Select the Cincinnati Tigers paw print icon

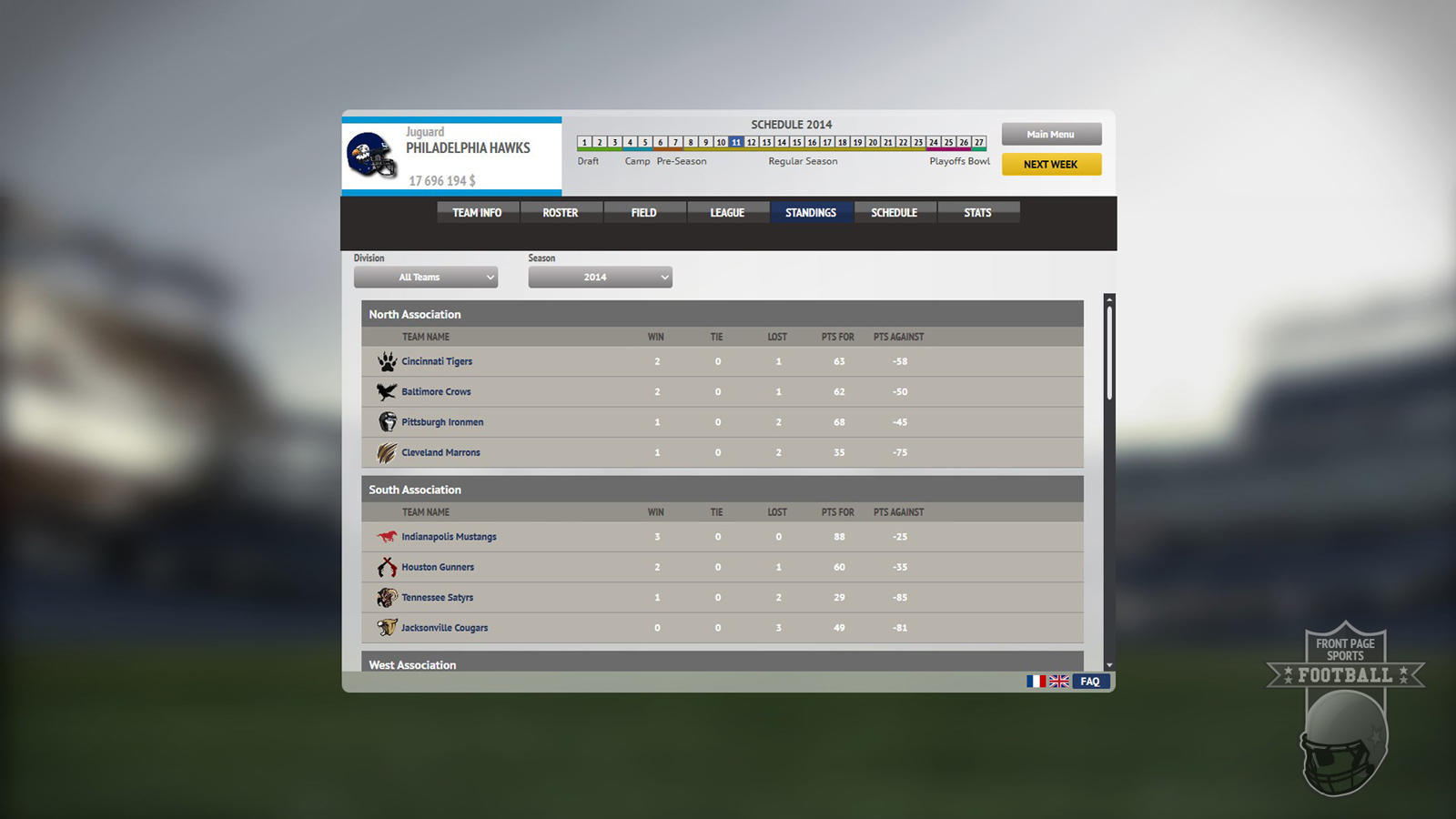387,360
